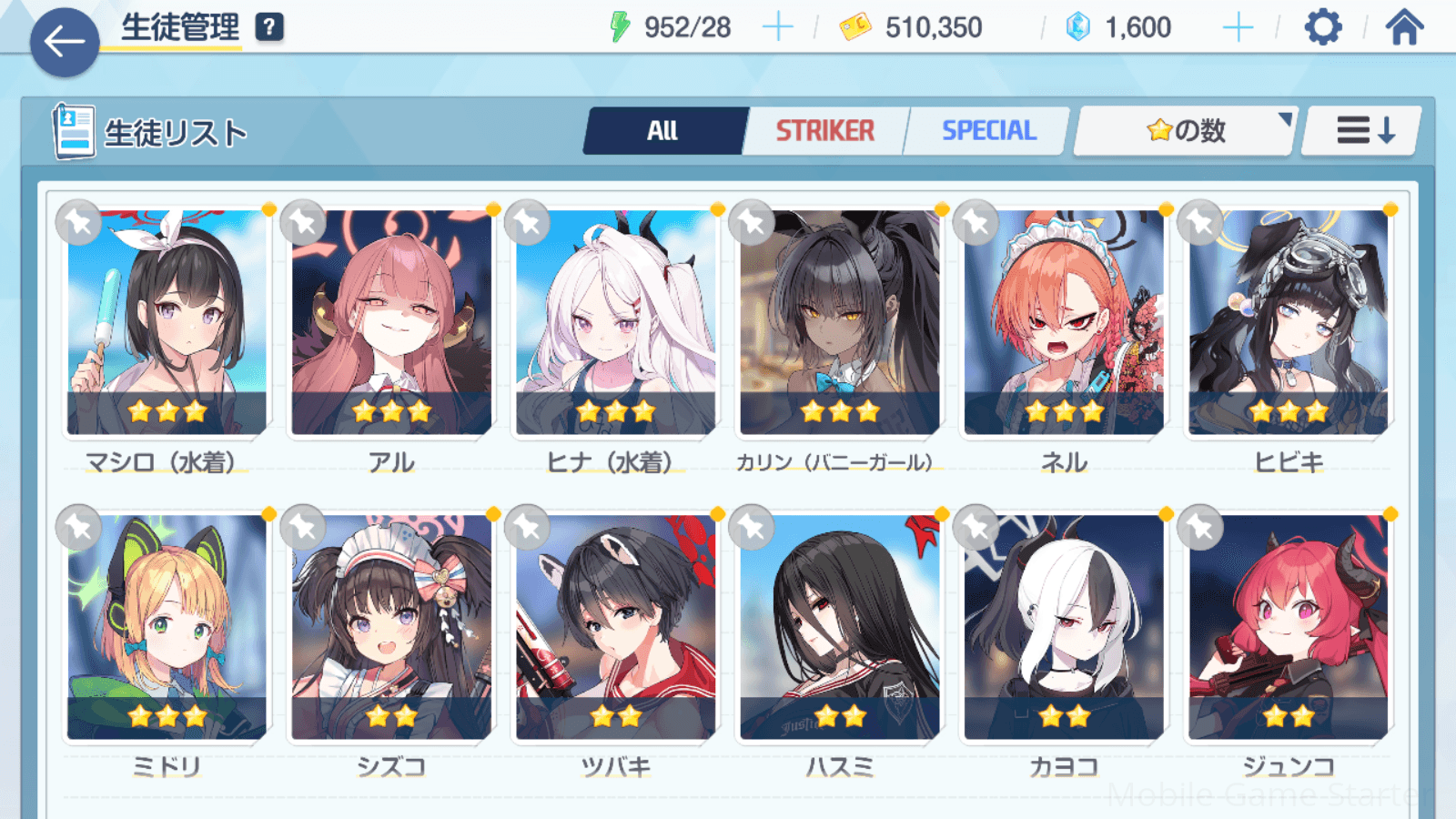This screenshot has height=819, width=1456.
Task: Return to the home screen
Action: pos(1404,27)
